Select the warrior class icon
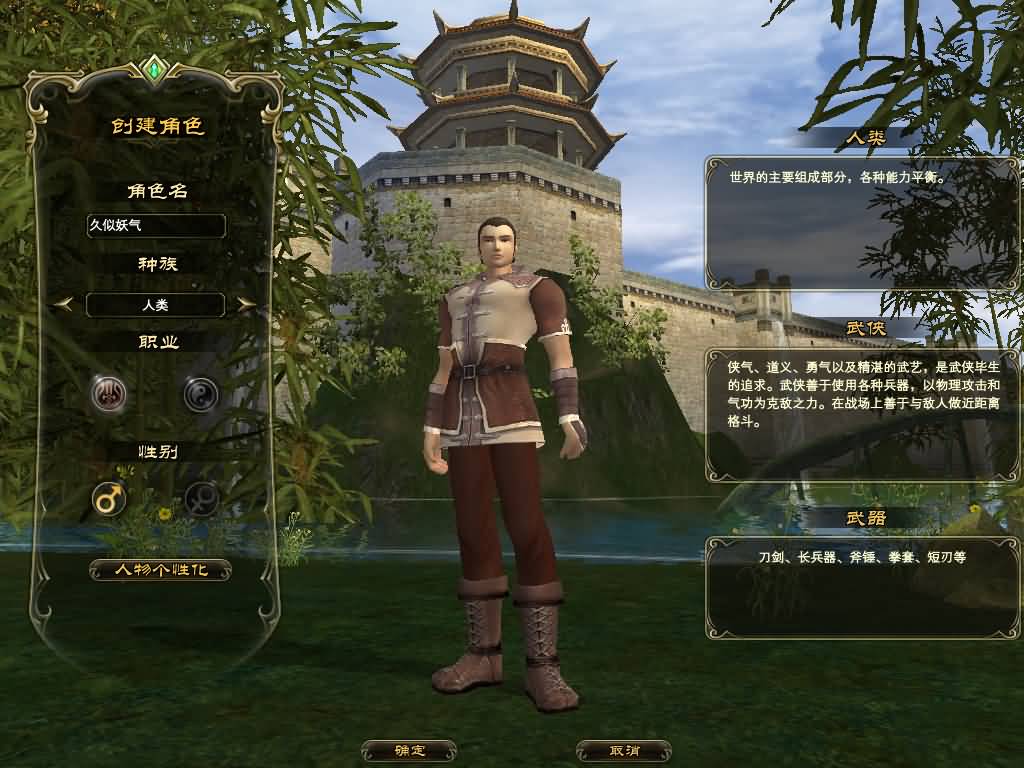This screenshot has height=768, width=1024. click(109, 395)
